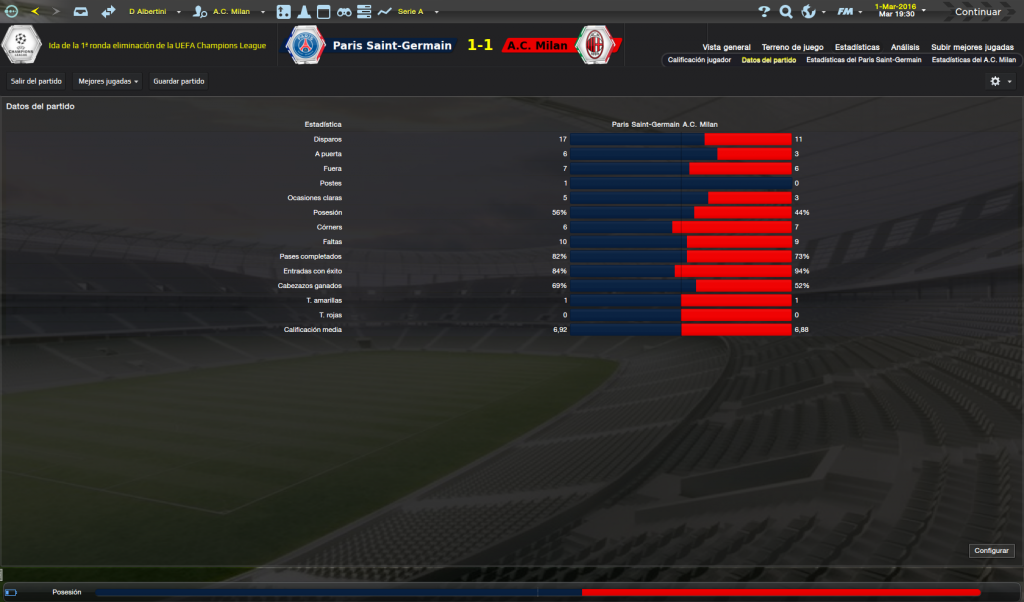Click the Configurar button
This screenshot has width=1024, height=602.
tap(991, 551)
